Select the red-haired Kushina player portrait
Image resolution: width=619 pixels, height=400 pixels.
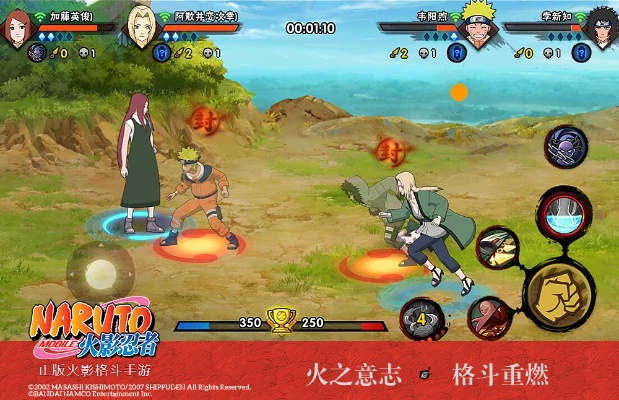coord(18,30)
